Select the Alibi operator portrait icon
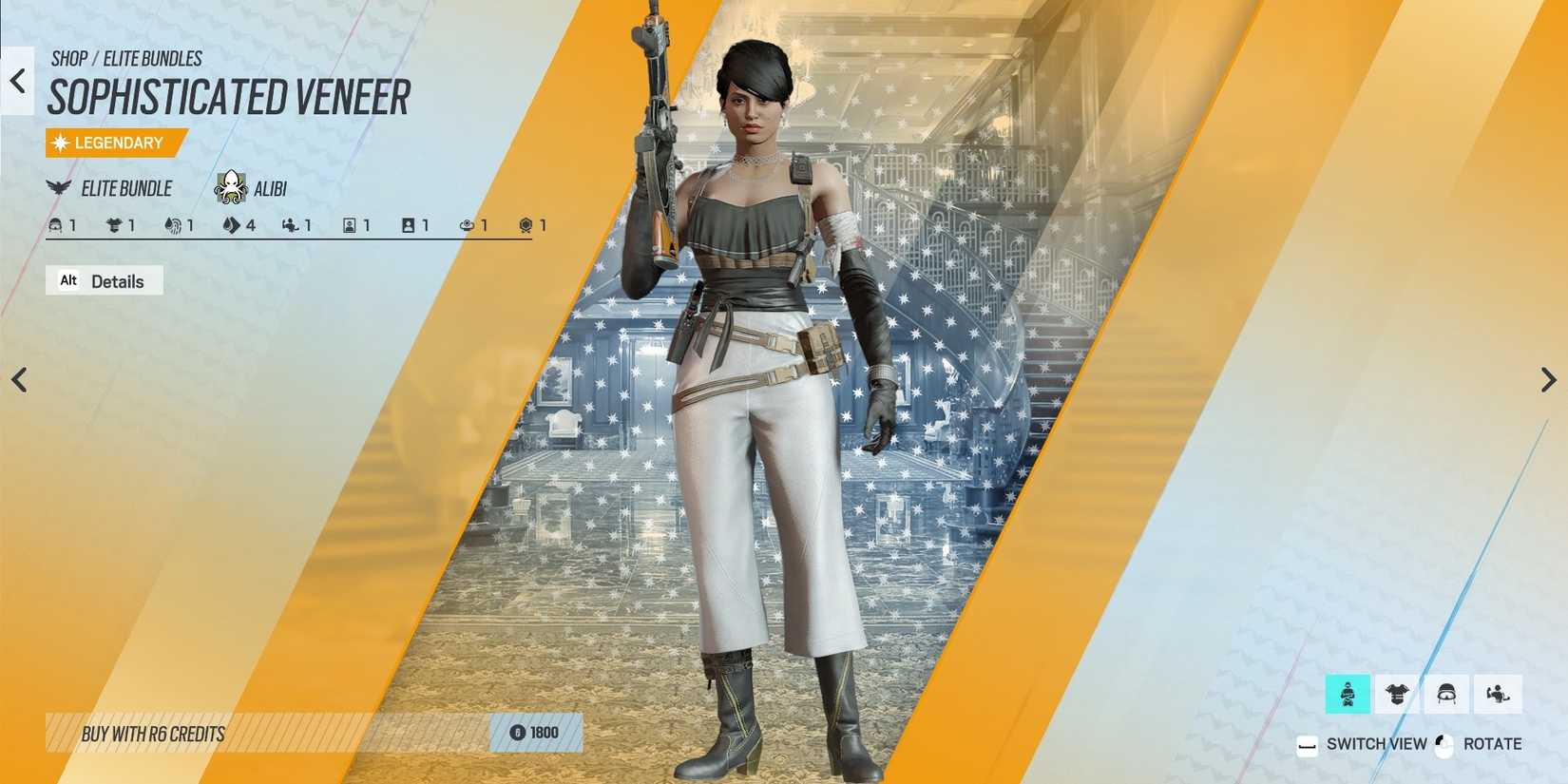 [231, 187]
